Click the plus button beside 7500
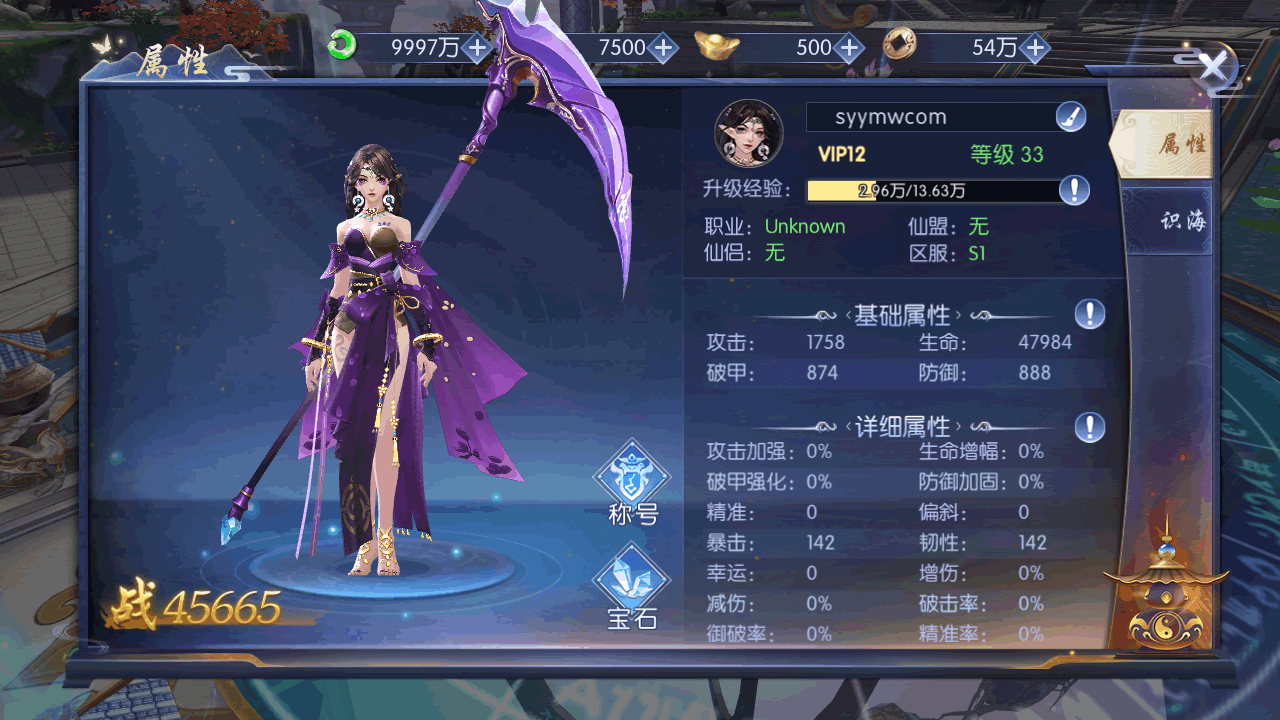 (x=663, y=47)
